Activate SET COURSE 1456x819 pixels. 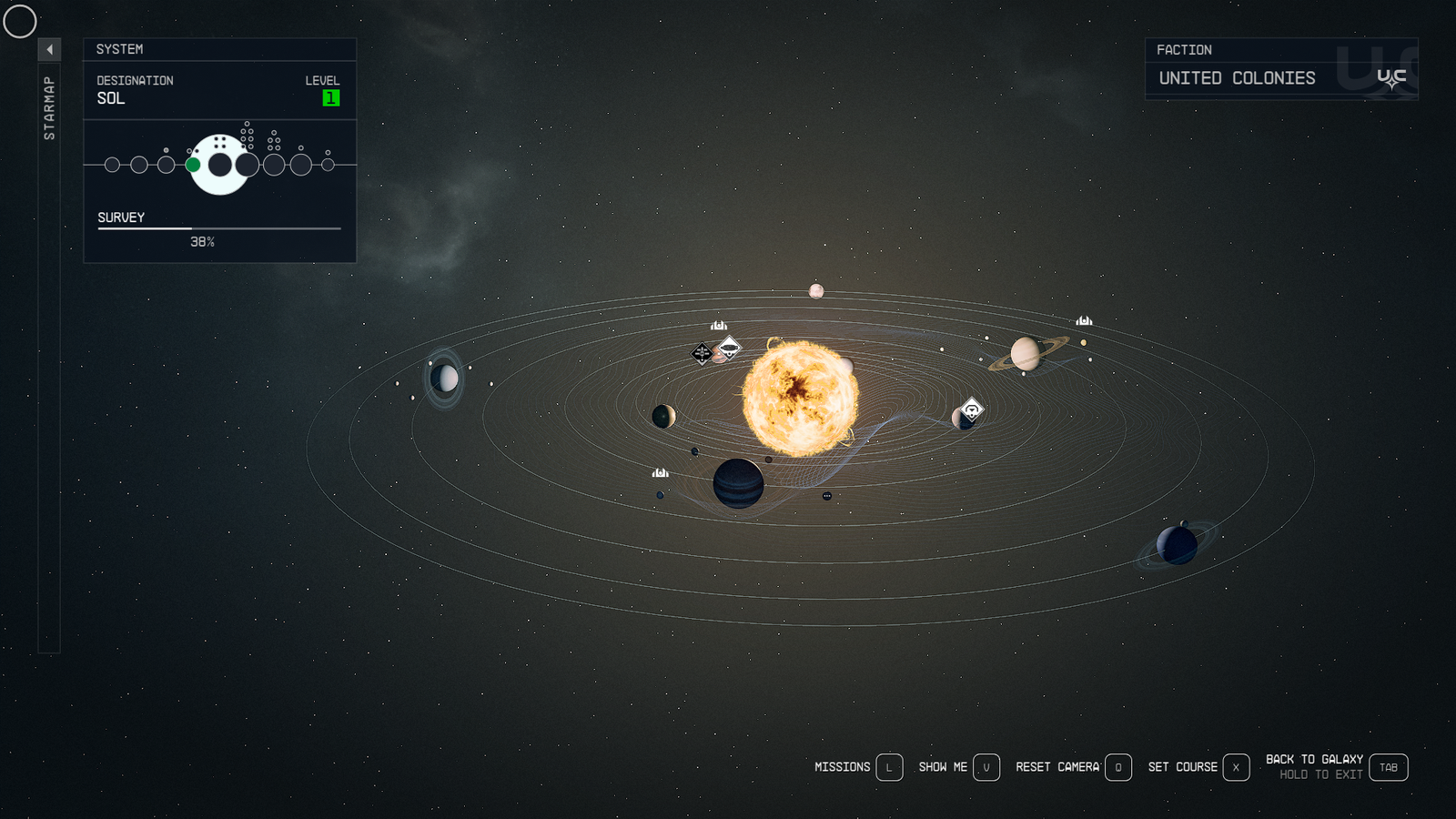(1183, 767)
